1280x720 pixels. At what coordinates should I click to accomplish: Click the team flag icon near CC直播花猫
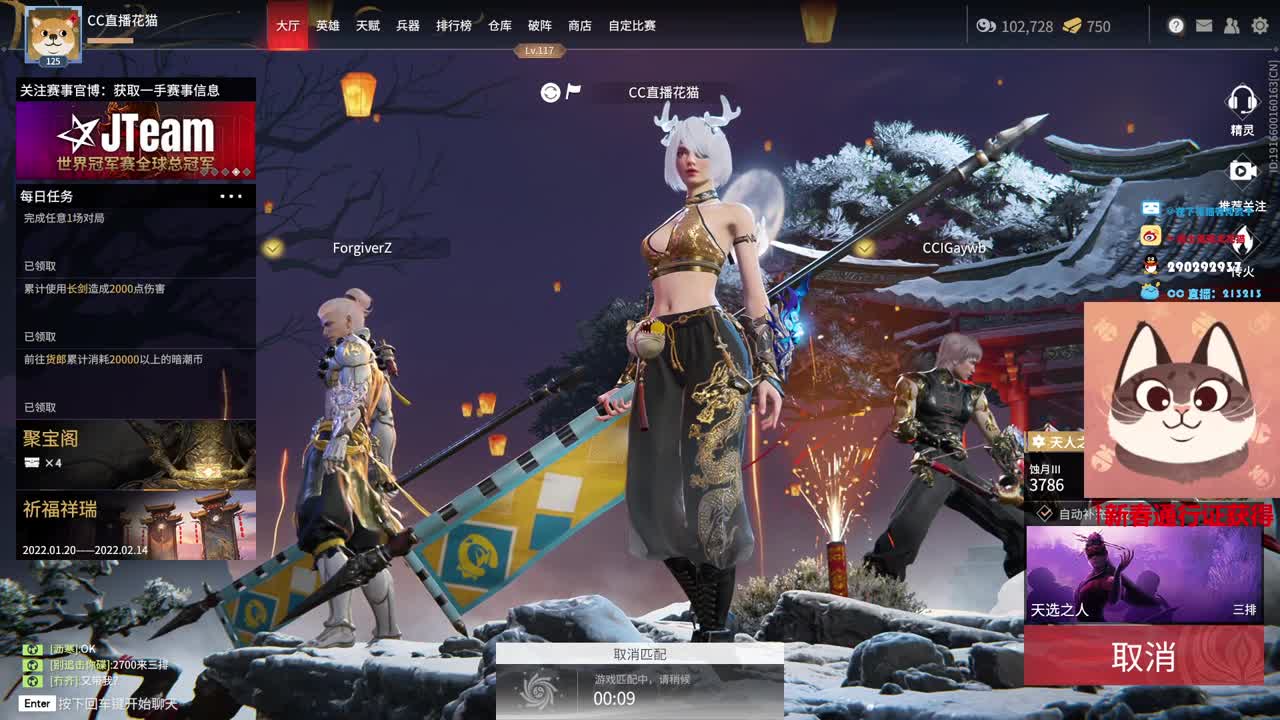coord(572,92)
